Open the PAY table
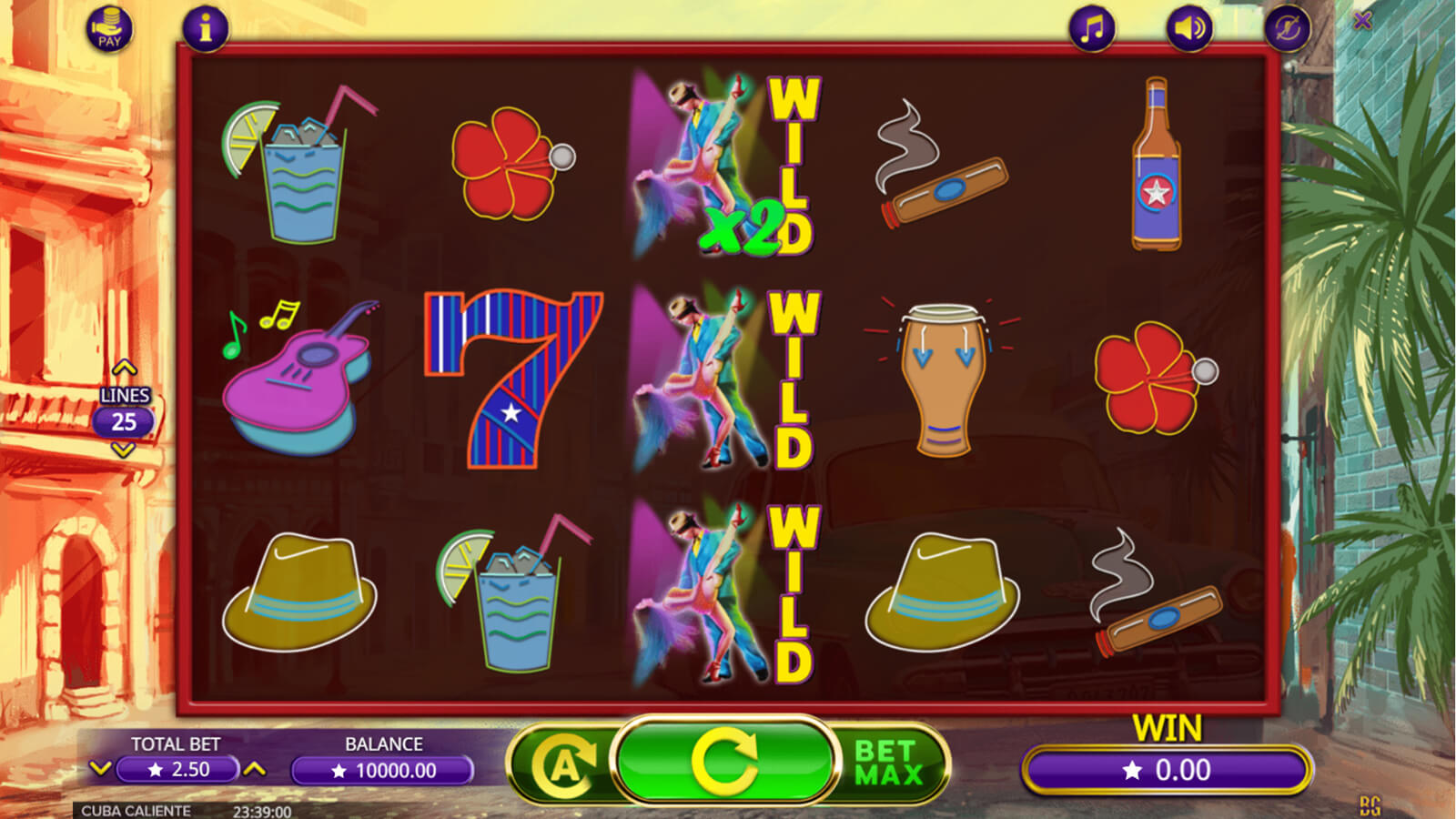The height and width of the screenshot is (819, 1456). [x=109, y=29]
